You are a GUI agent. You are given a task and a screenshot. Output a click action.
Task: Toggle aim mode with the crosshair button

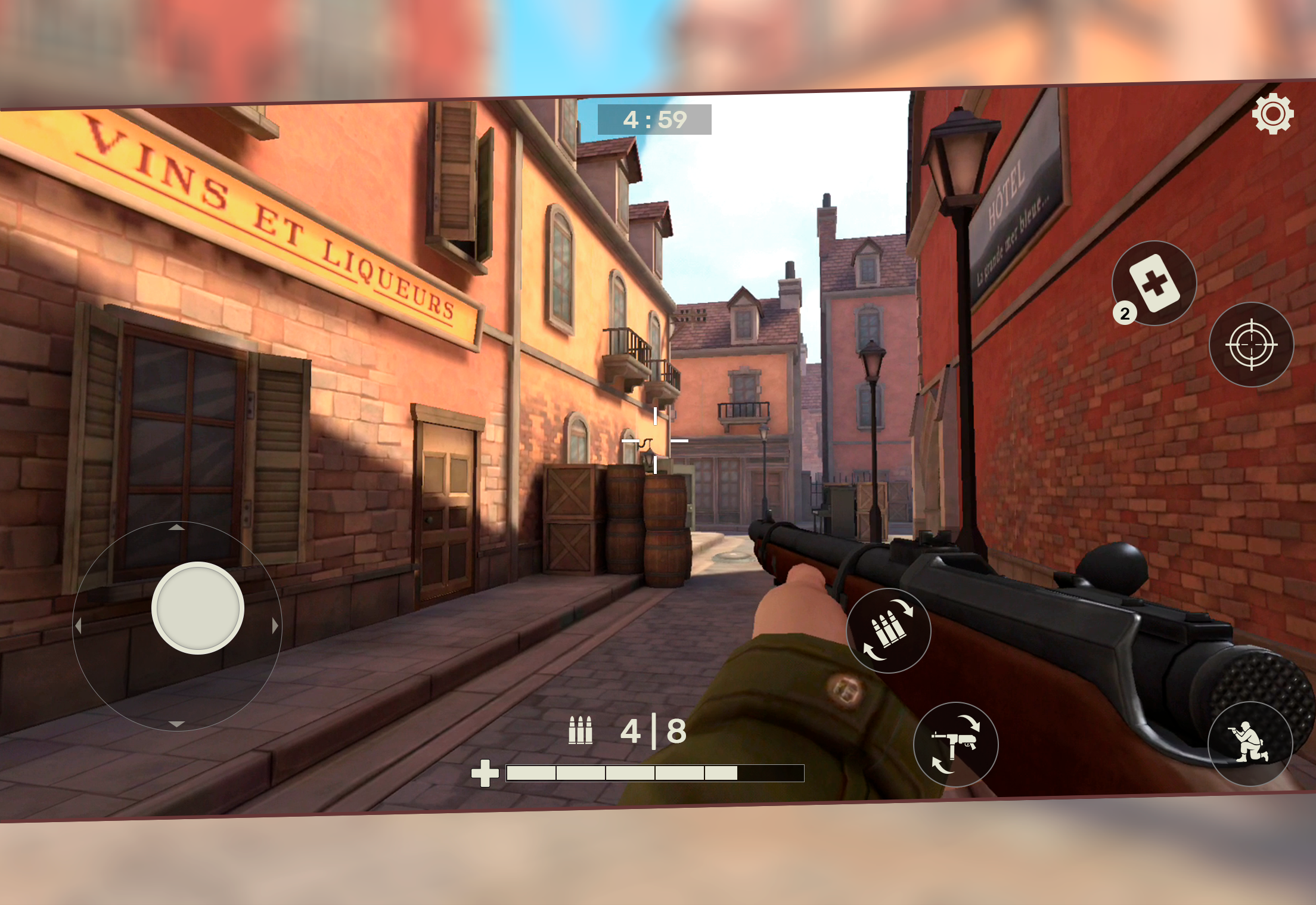coord(1252,344)
